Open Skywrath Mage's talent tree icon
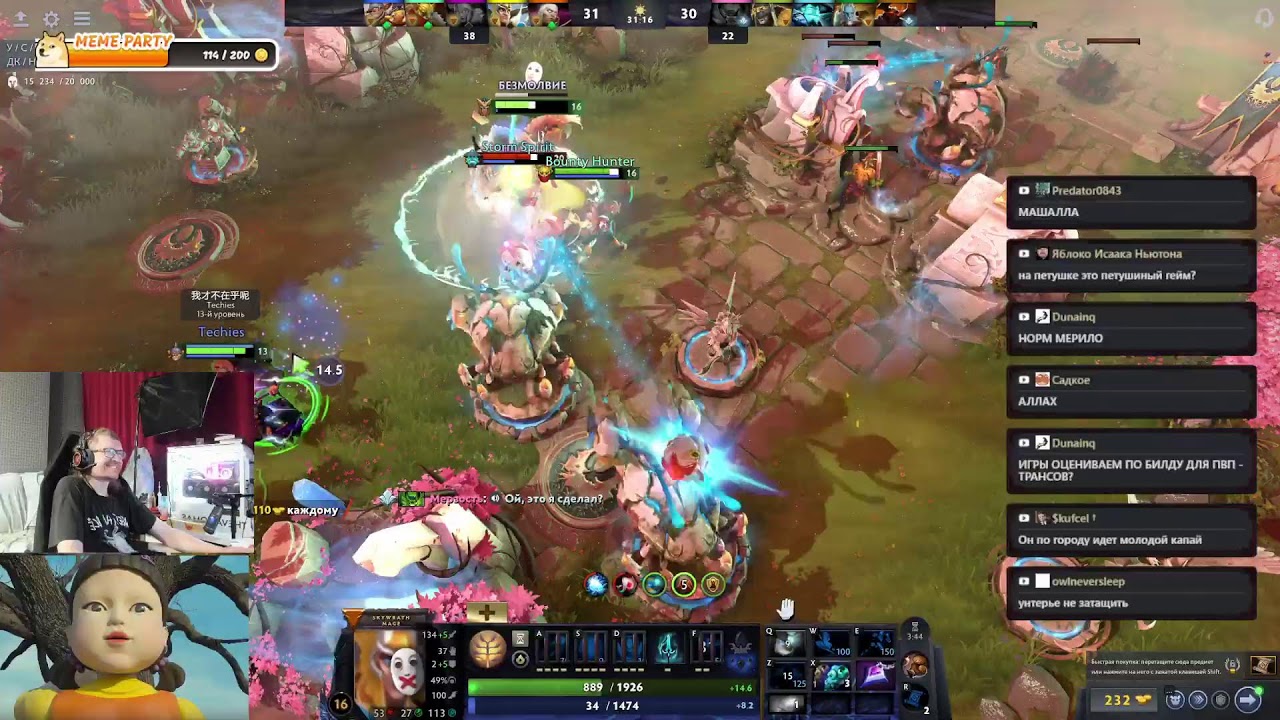 point(487,649)
